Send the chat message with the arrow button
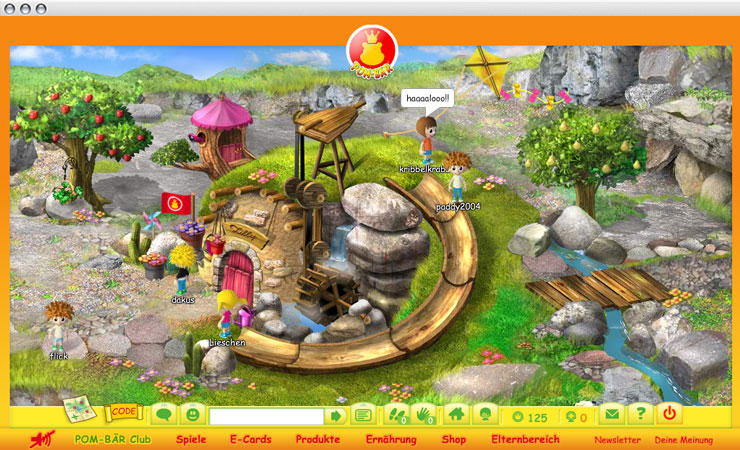740x450 pixels. pos(337,415)
